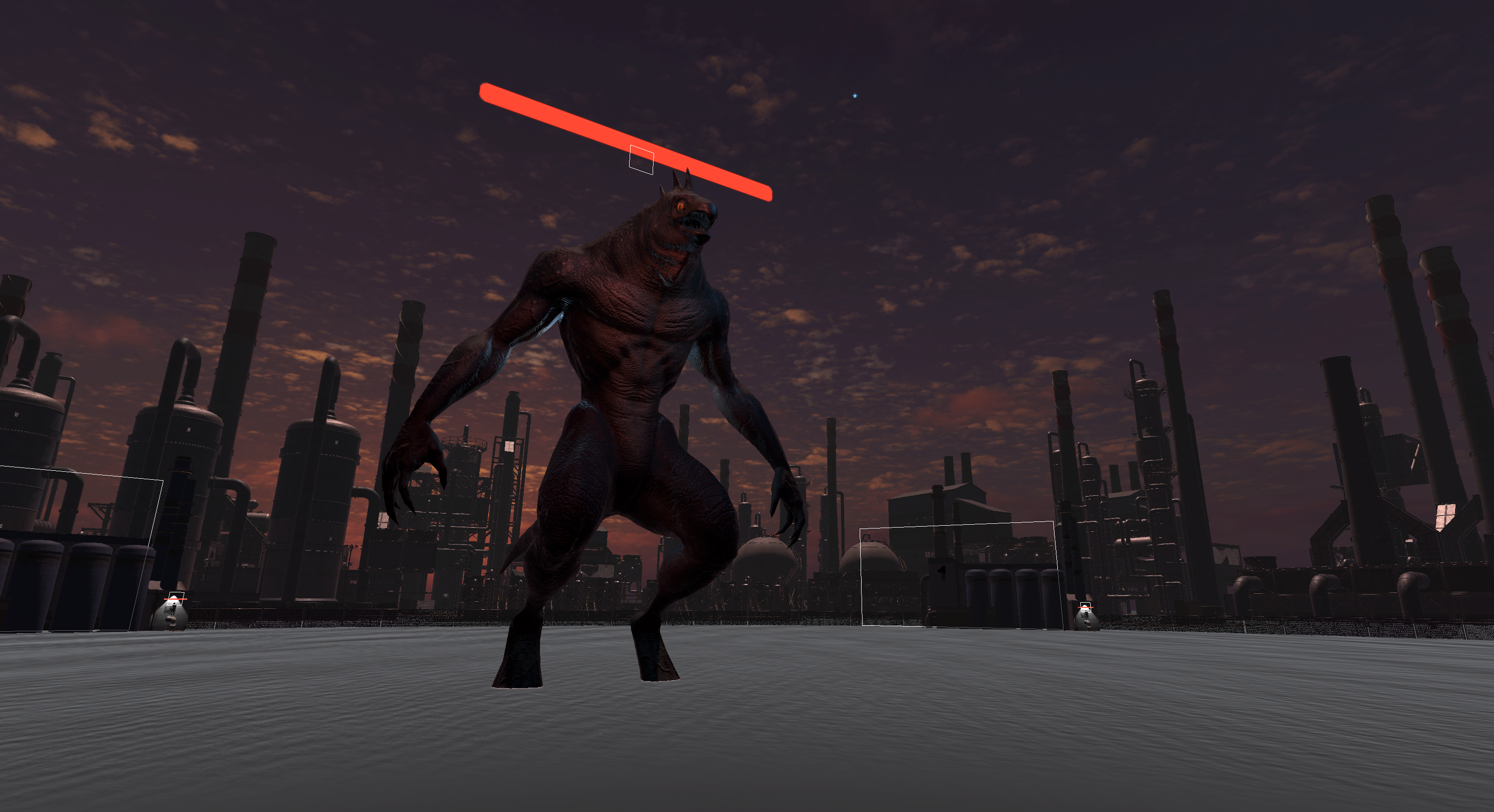Click the blue star sparkle in the sky
Screen dimensions: 1494x812
[855, 95]
